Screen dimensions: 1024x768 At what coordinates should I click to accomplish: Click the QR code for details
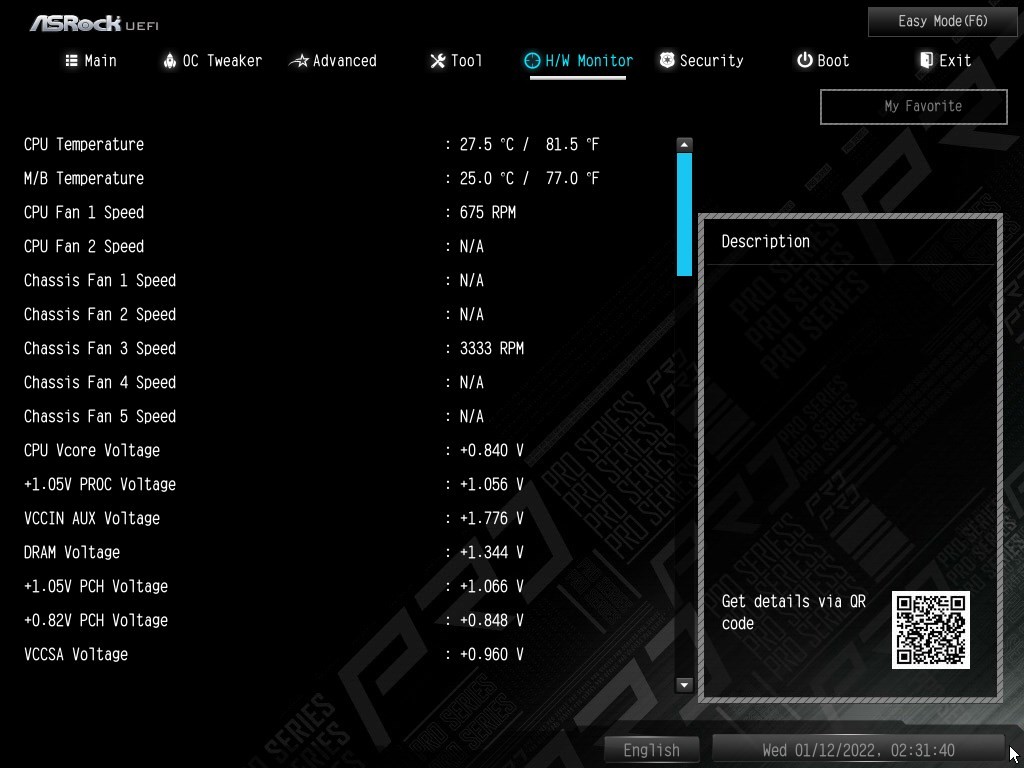pos(930,629)
